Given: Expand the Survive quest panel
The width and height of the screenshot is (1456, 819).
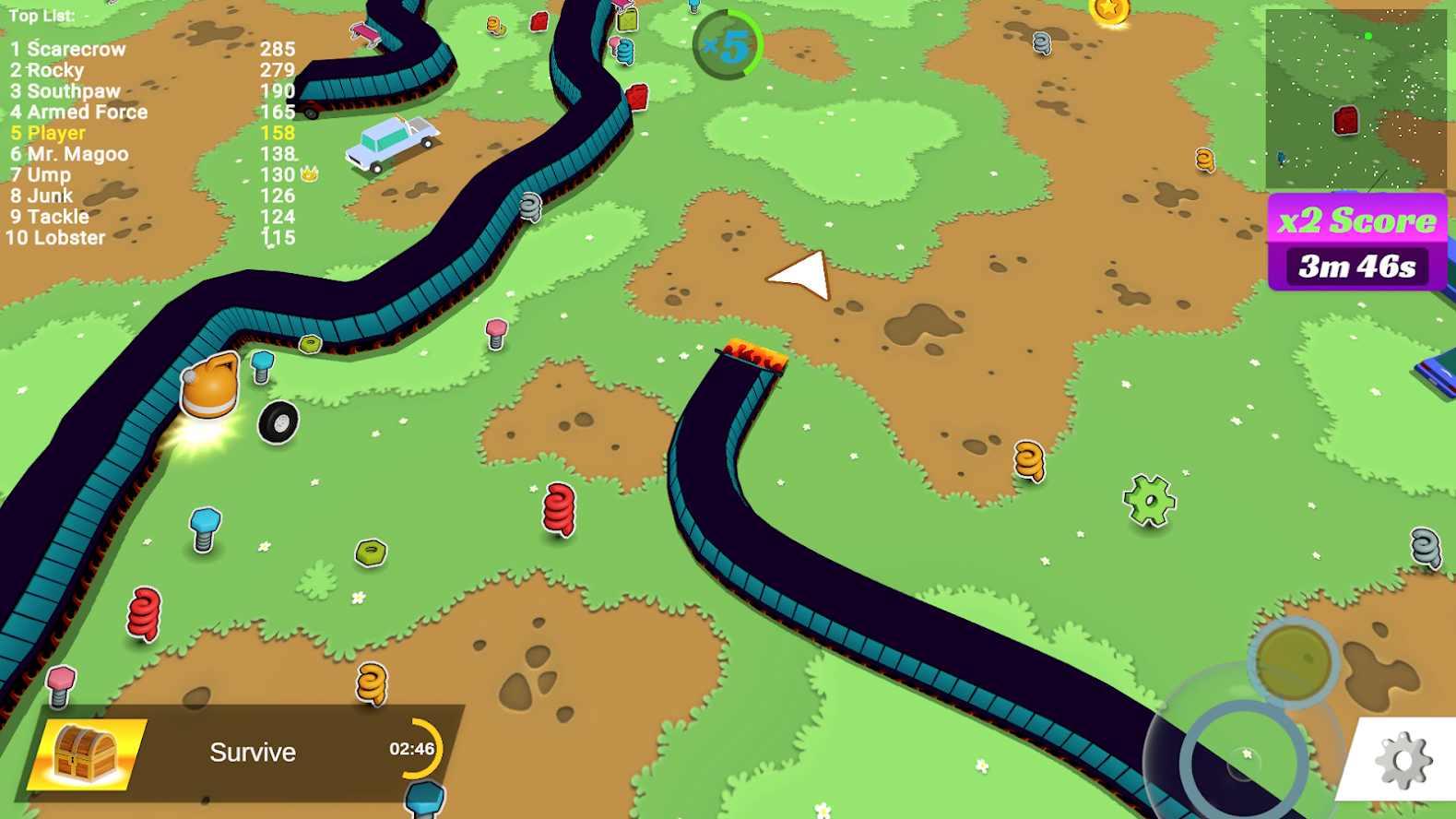Looking at the screenshot, I should click(x=252, y=752).
